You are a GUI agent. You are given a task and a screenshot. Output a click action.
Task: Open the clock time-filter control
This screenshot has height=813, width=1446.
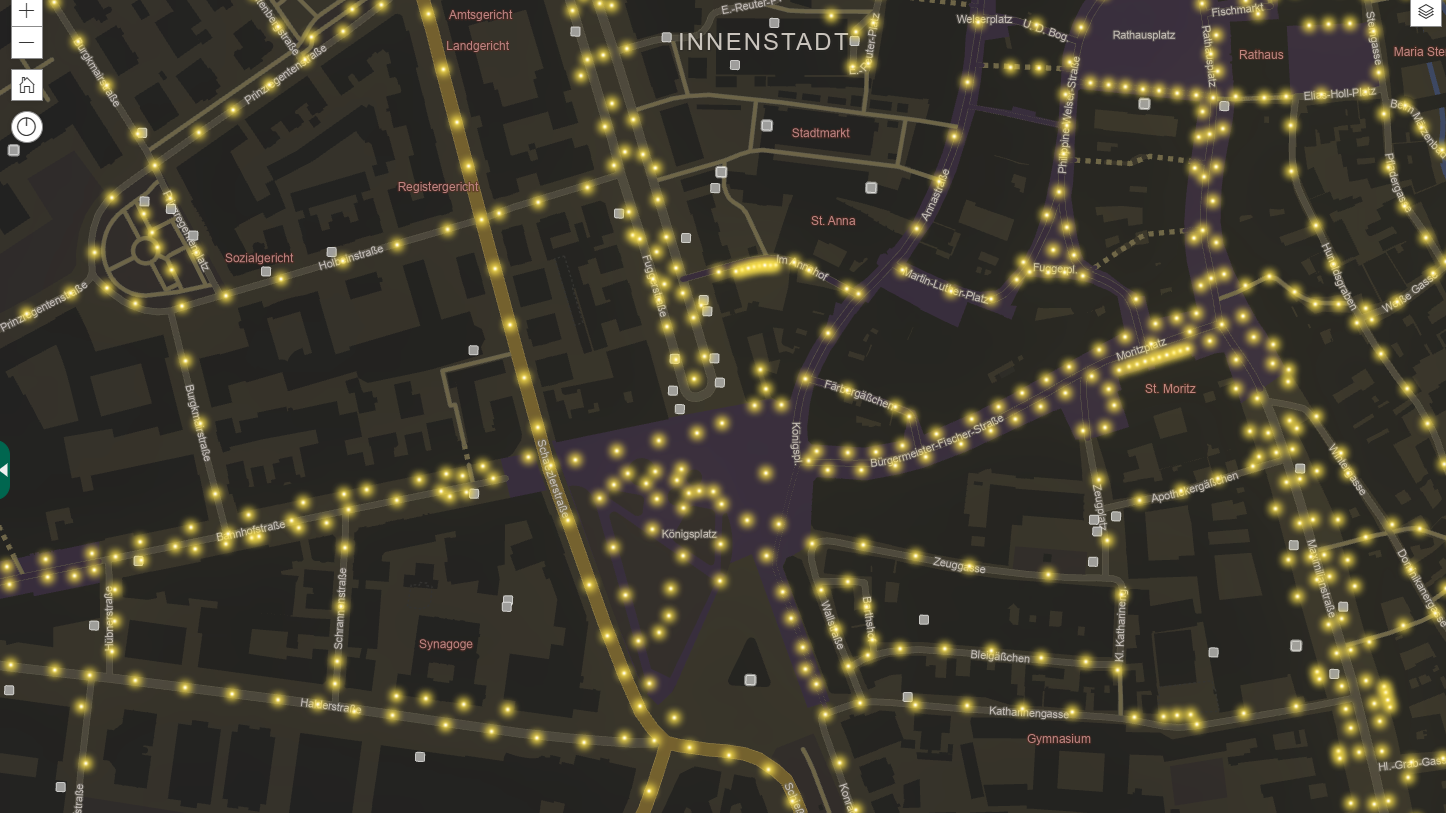[26, 126]
